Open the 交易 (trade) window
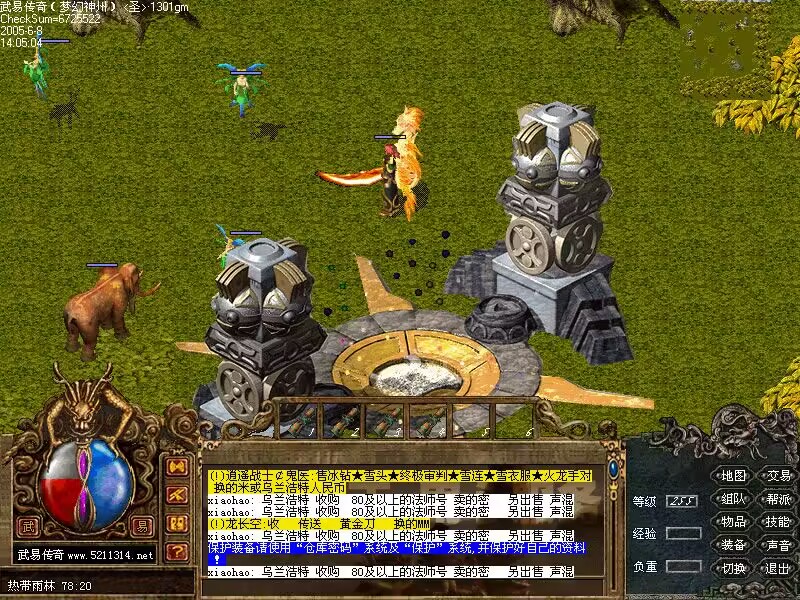 [x=778, y=476]
